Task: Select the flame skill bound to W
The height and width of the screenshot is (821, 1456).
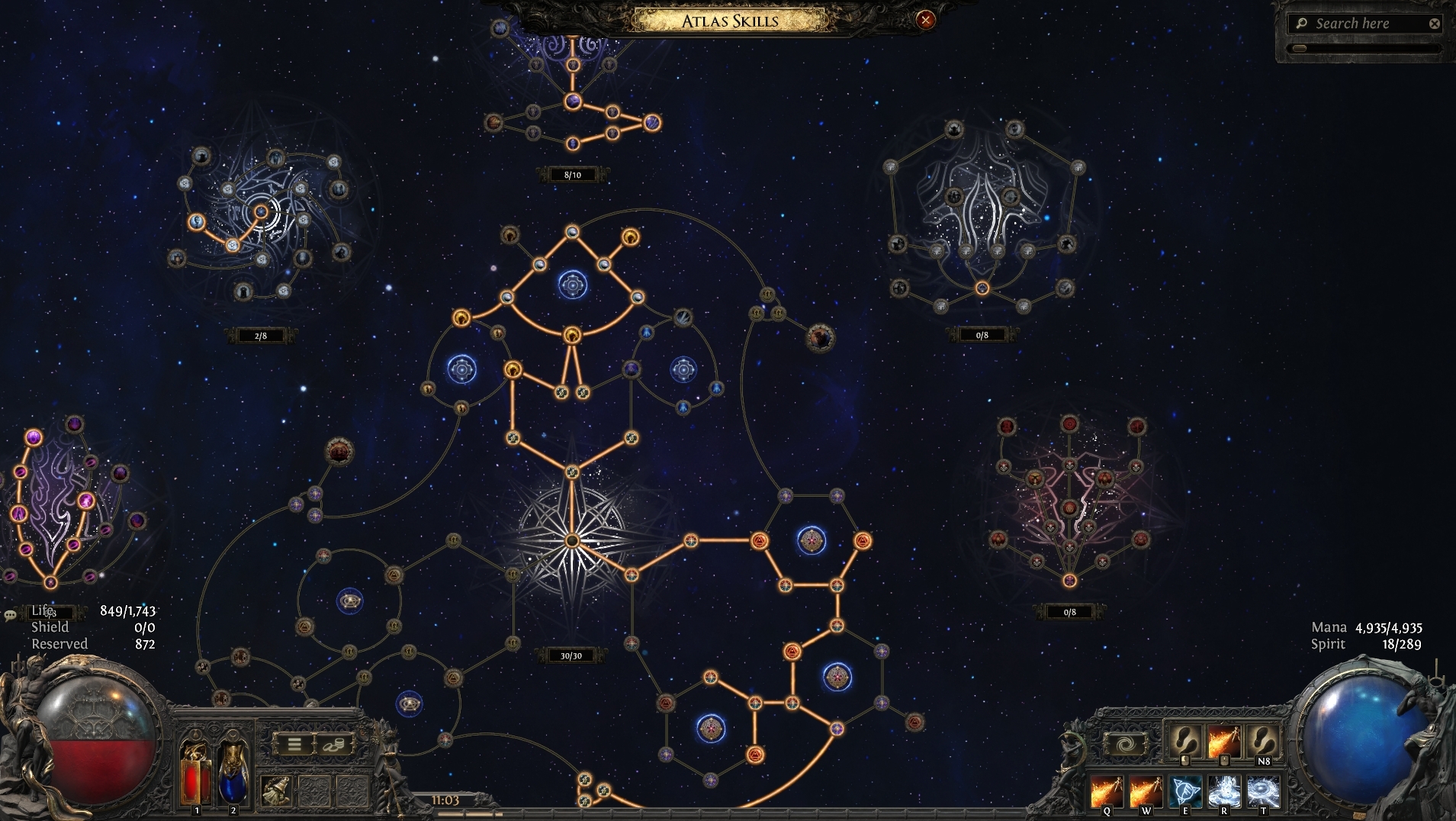Action: tap(1146, 792)
